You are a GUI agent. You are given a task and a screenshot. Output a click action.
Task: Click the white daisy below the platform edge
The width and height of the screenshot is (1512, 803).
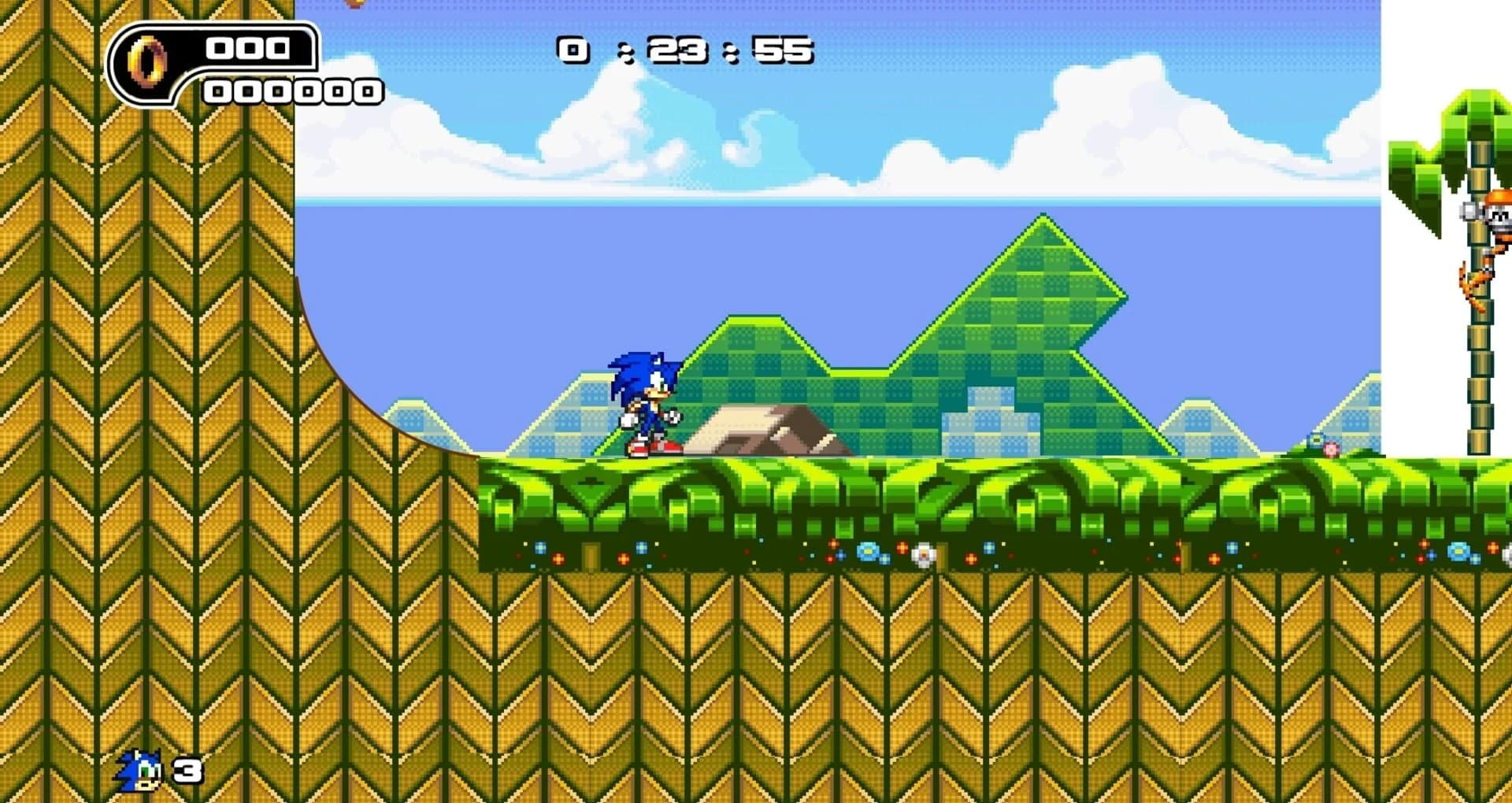click(925, 556)
